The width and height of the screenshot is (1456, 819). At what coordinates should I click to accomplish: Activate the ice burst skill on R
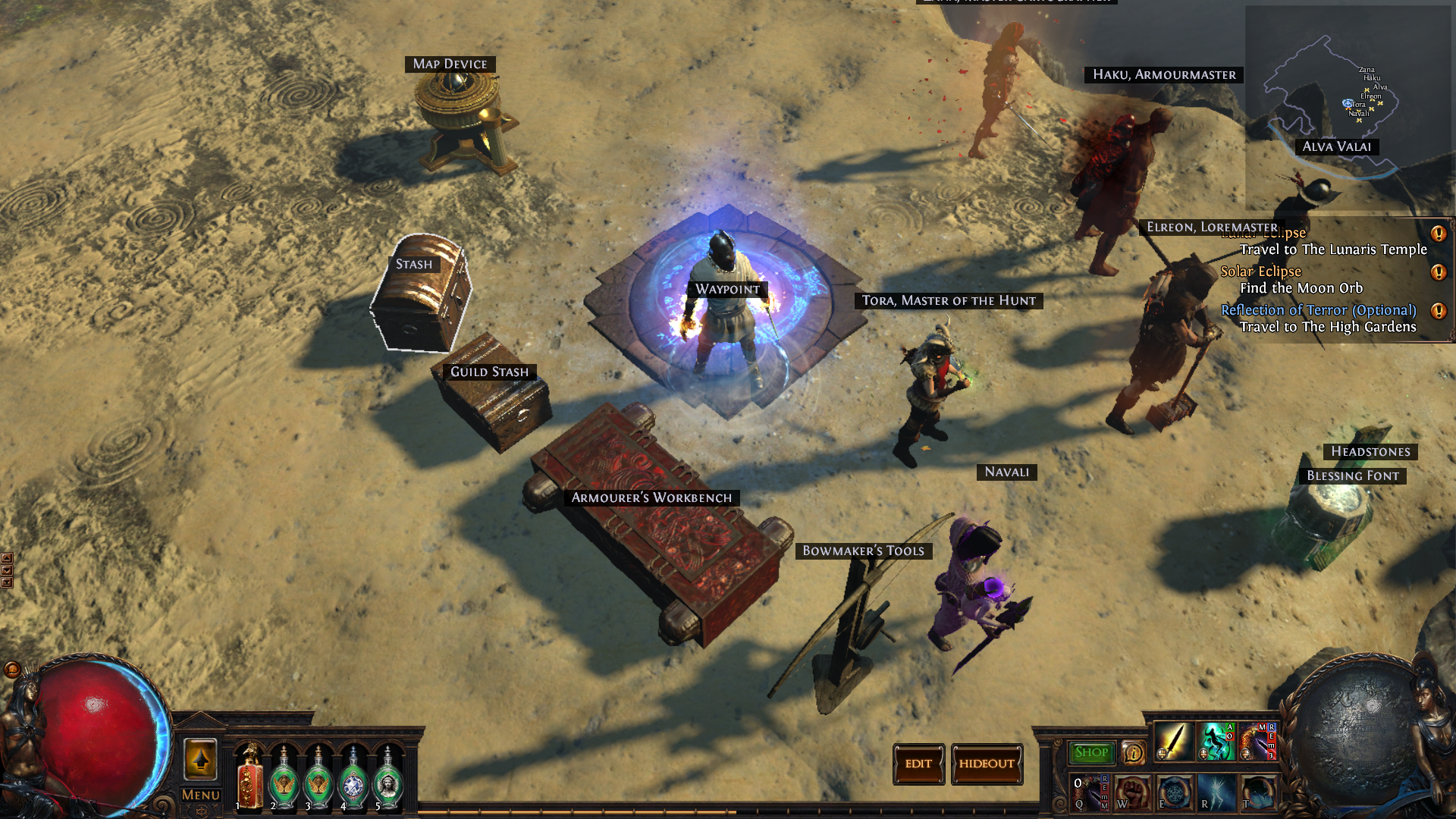coord(1216,792)
